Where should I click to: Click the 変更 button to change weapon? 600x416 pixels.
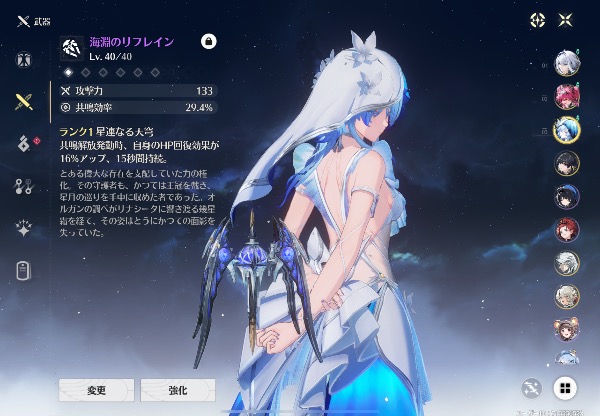click(96, 389)
